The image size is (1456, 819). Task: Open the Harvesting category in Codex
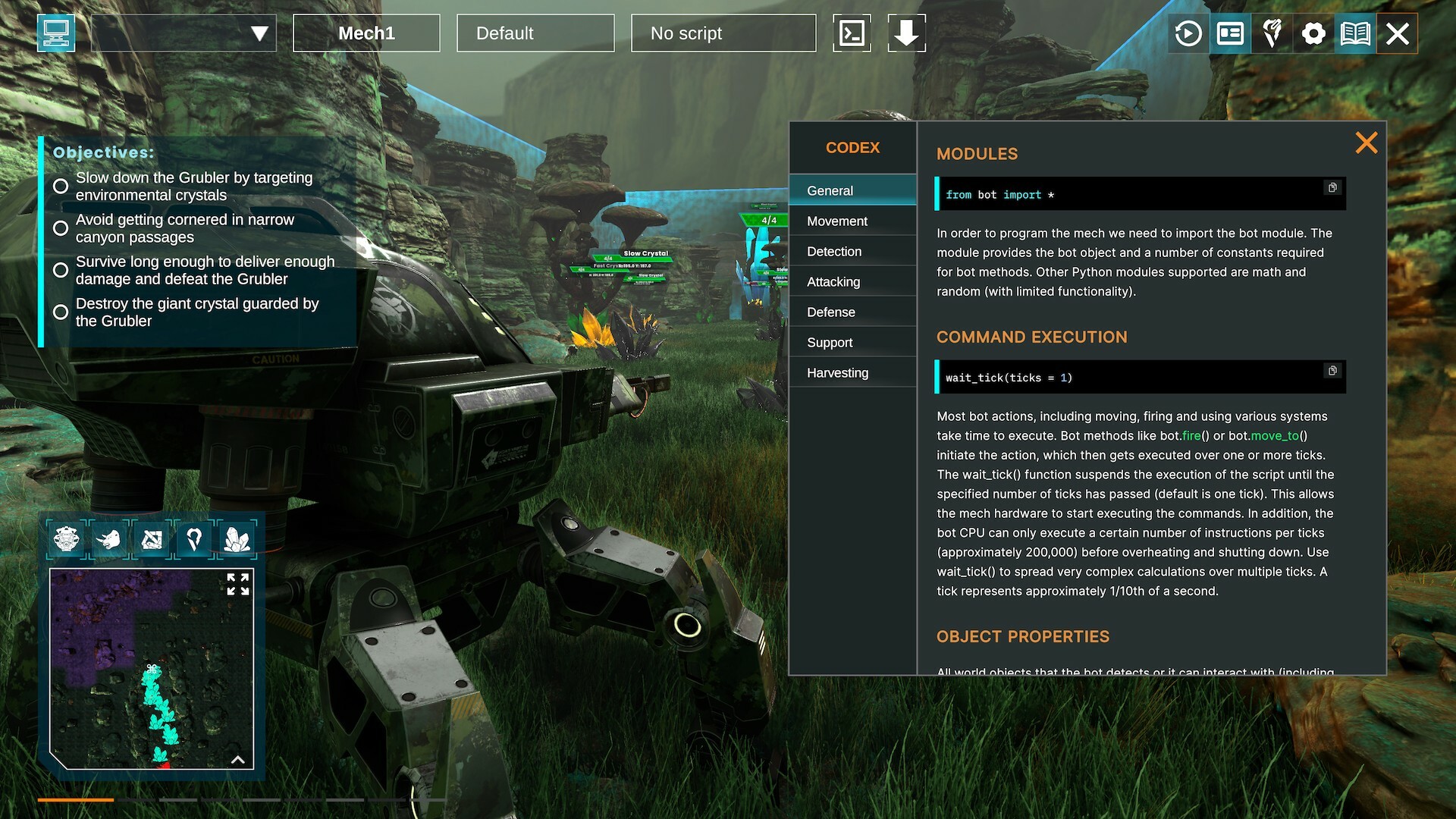[837, 372]
